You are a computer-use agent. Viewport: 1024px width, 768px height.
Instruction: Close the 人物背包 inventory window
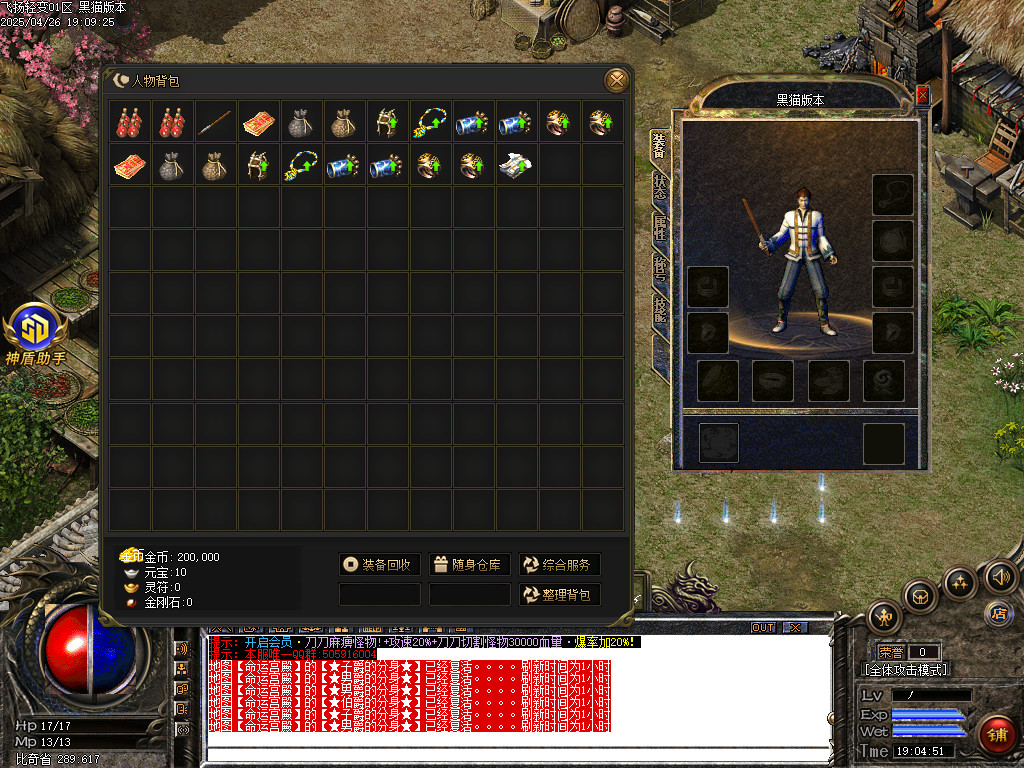[x=617, y=80]
